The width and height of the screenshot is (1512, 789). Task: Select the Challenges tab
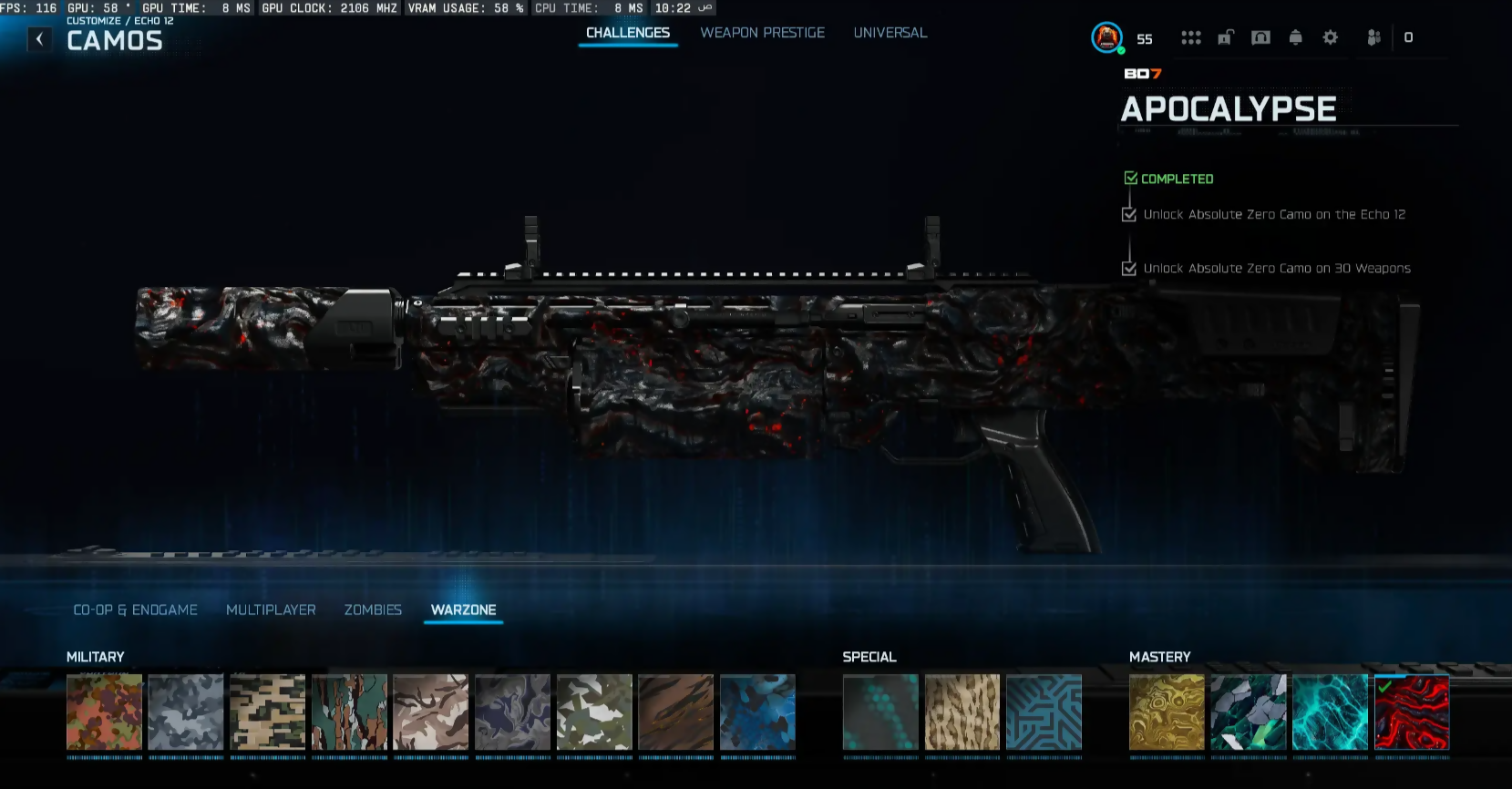pos(627,33)
